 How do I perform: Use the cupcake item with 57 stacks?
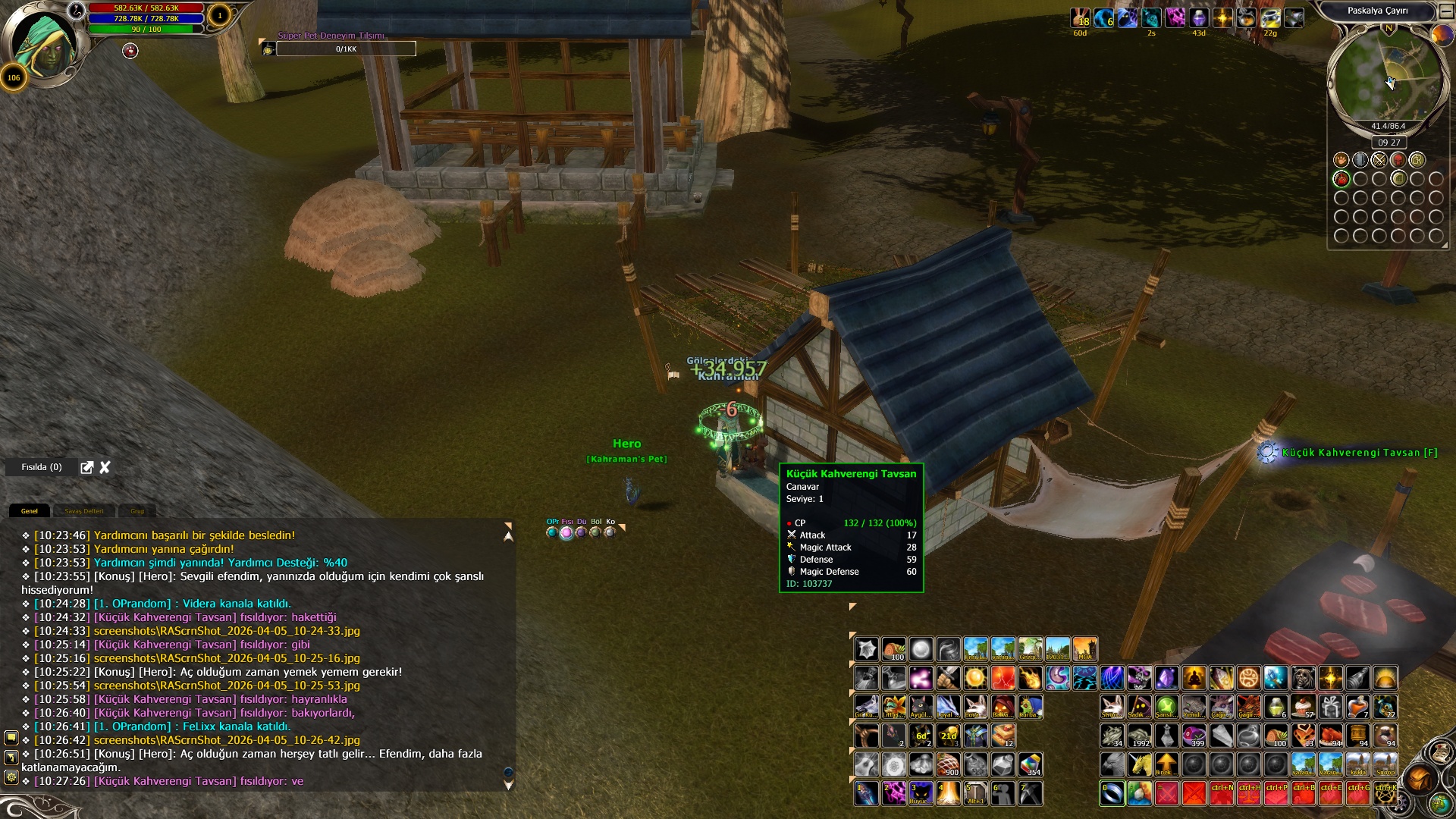(x=1304, y=707)
